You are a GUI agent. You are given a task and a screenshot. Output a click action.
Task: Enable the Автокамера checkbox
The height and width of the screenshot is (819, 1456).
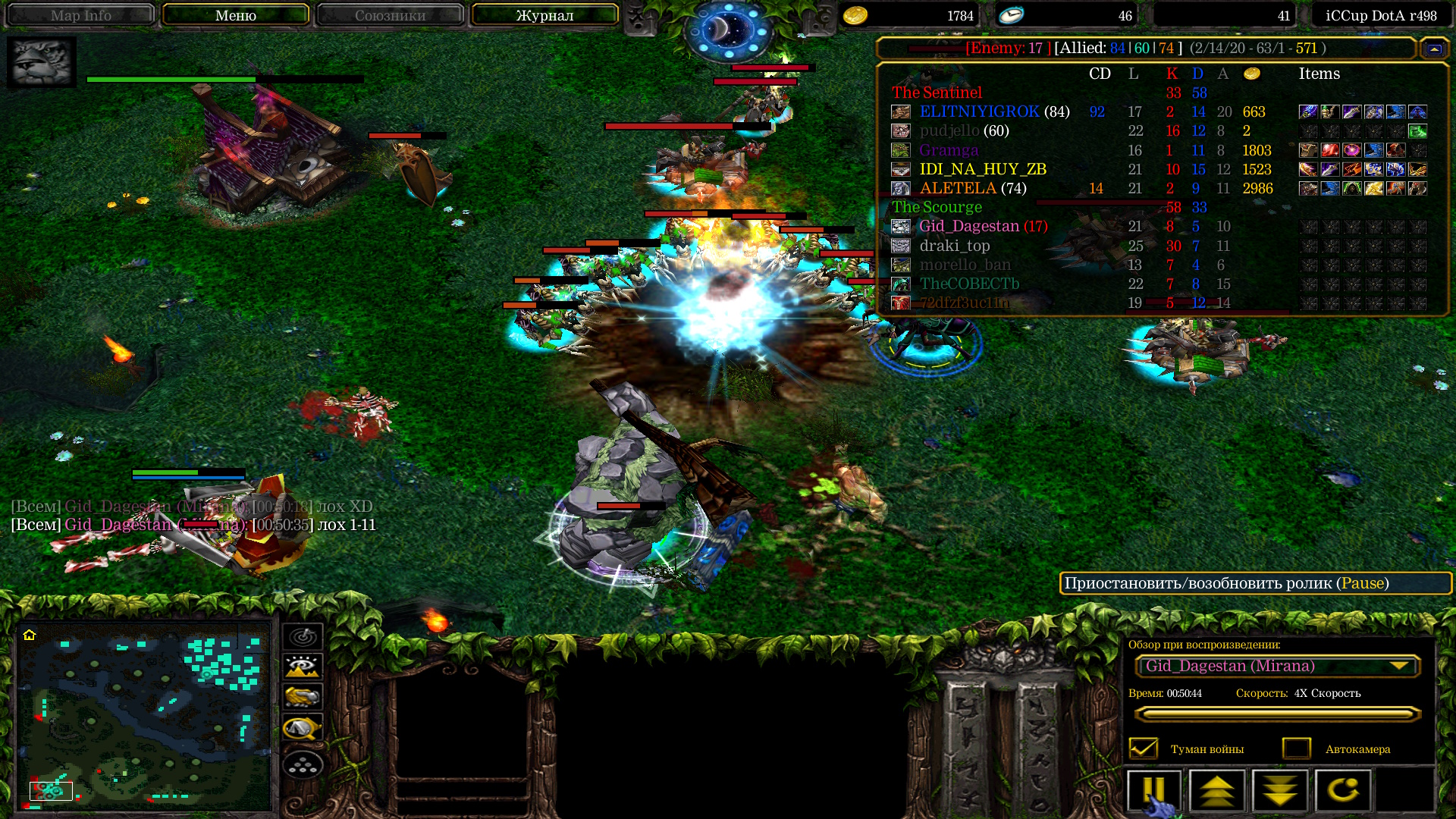point(1297,748)
